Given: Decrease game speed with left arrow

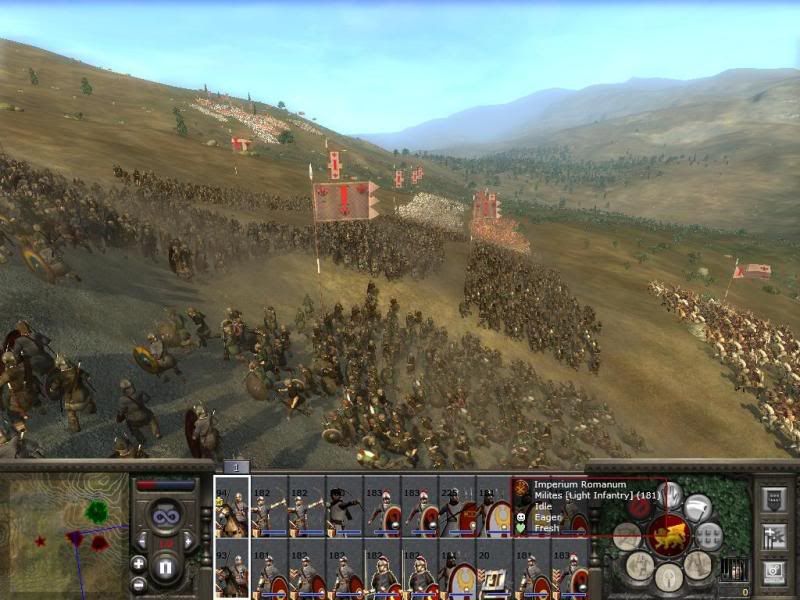Looking at the screenshot, I should pos(143,540).
